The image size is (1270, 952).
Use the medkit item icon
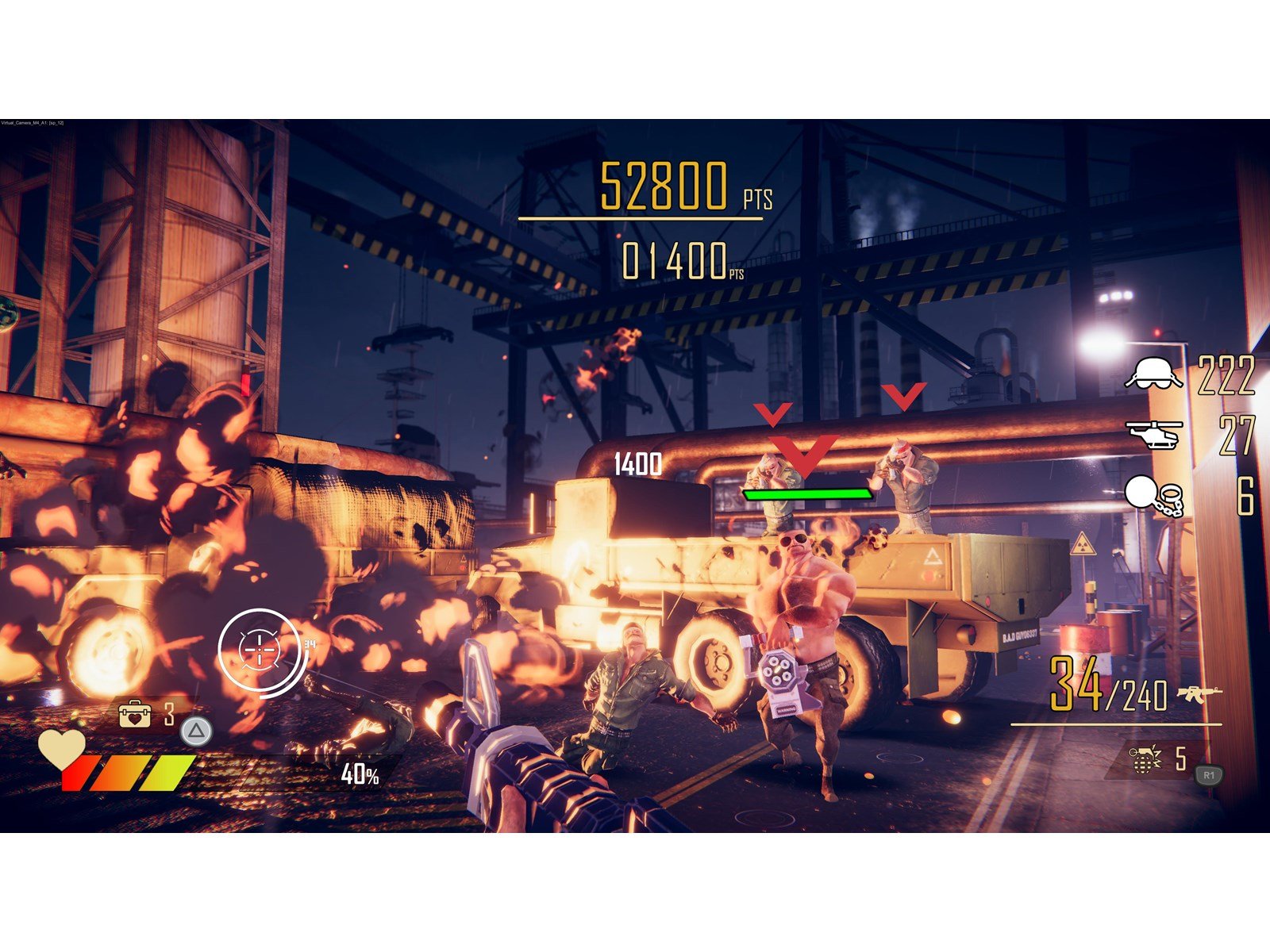click(134, 714)
